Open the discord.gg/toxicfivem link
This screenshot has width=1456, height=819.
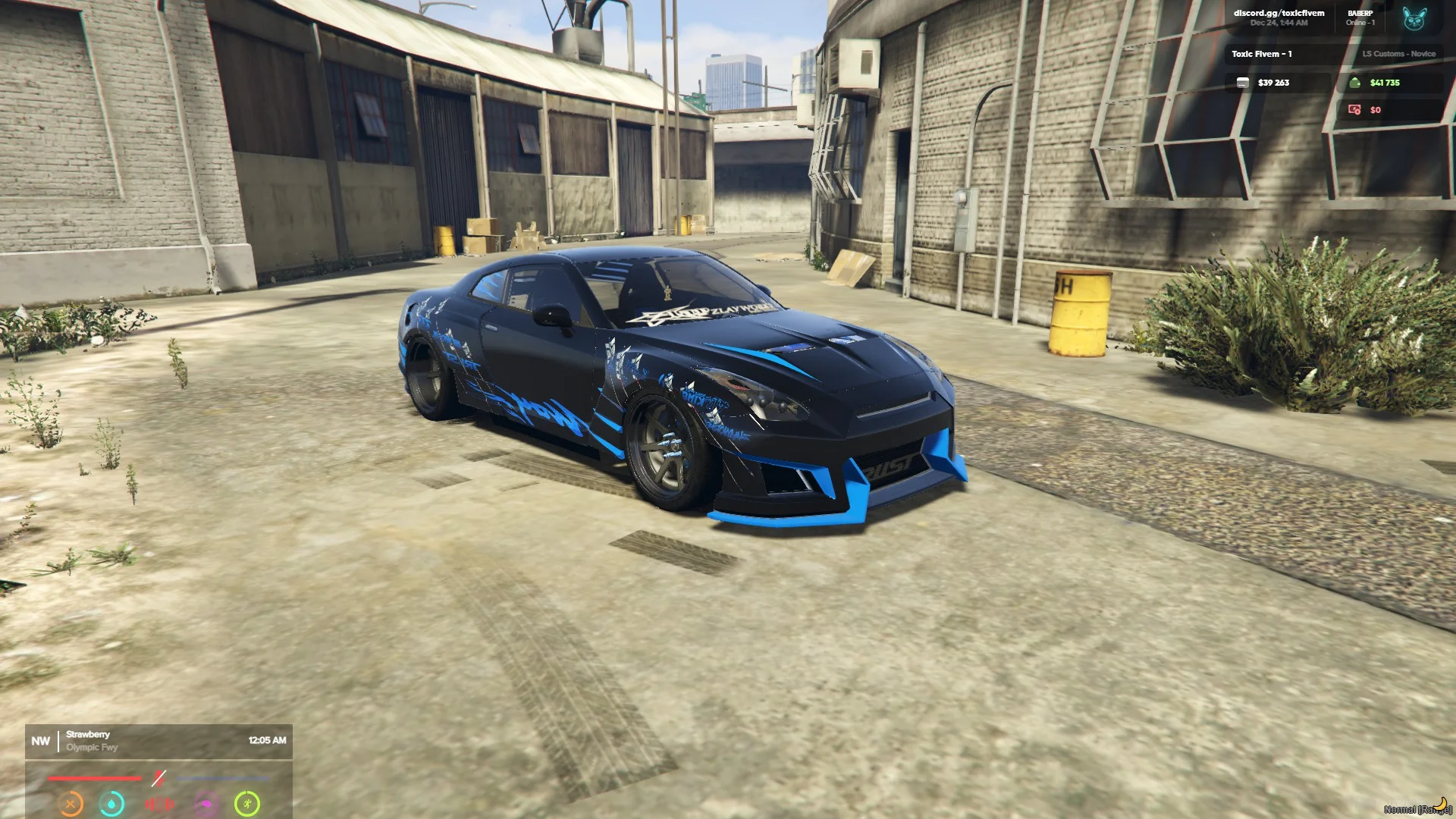tap(1279, 14)
